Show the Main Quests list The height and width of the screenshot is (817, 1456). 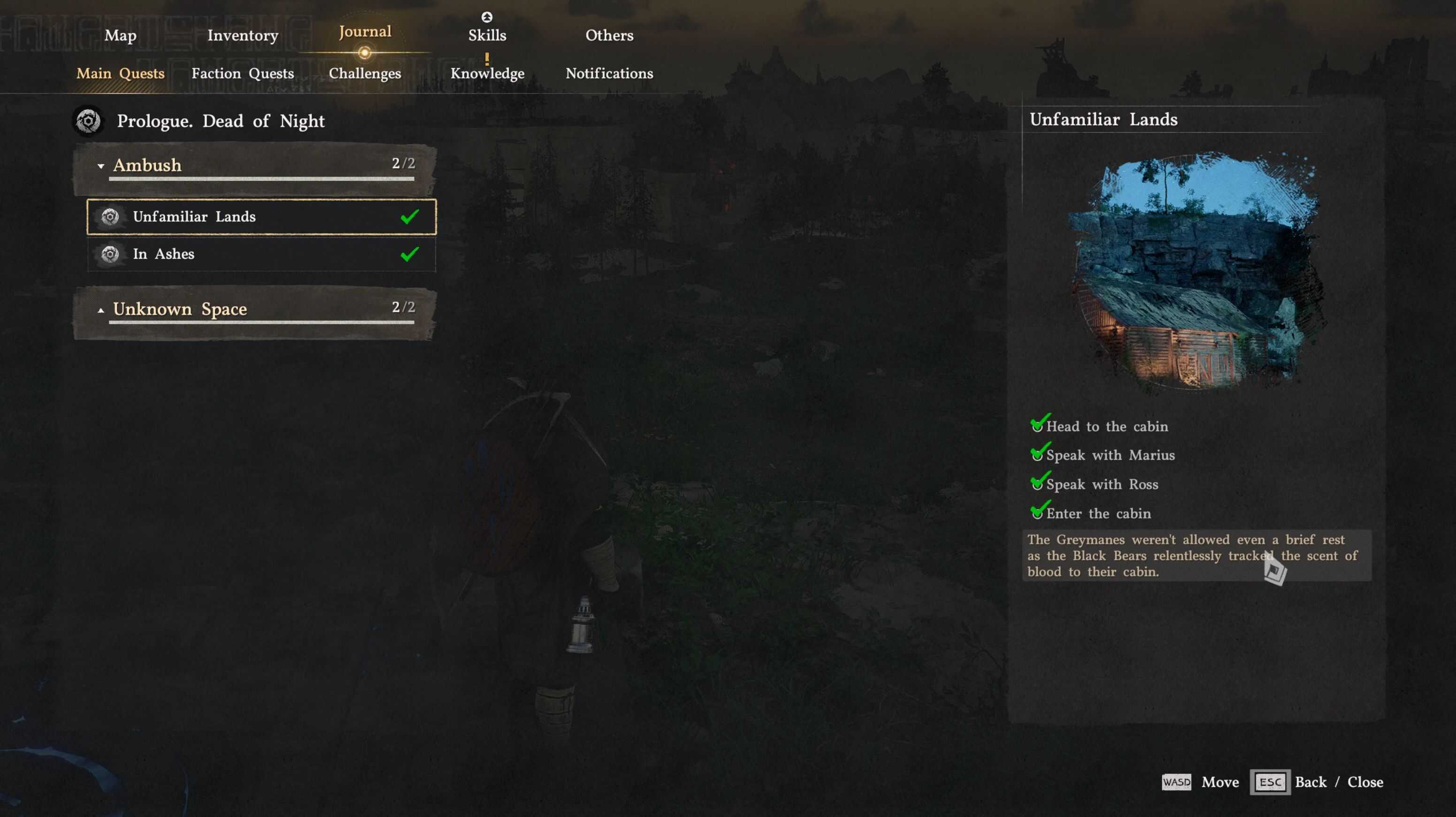tap(120, 74)
